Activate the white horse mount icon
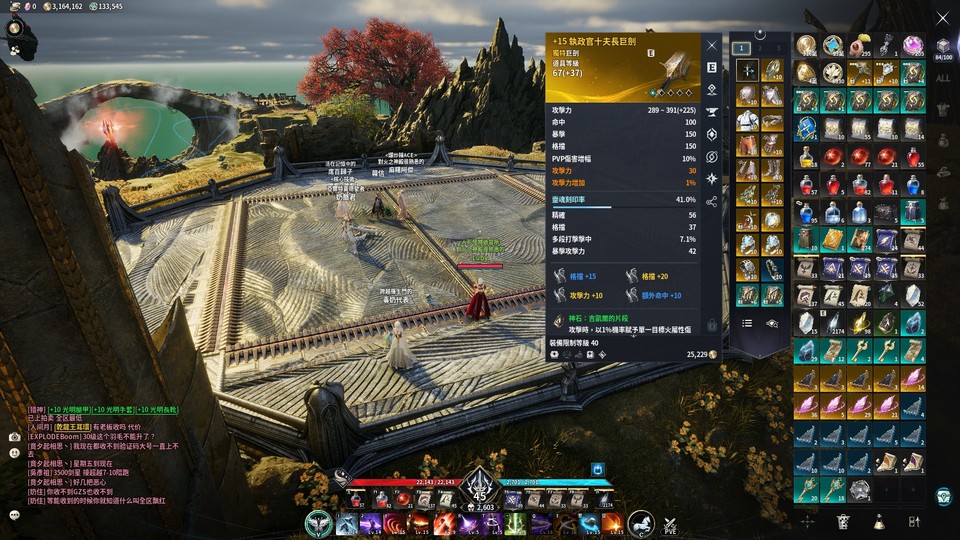The width and height of the screenshot is (960, 540). (640, 521)
